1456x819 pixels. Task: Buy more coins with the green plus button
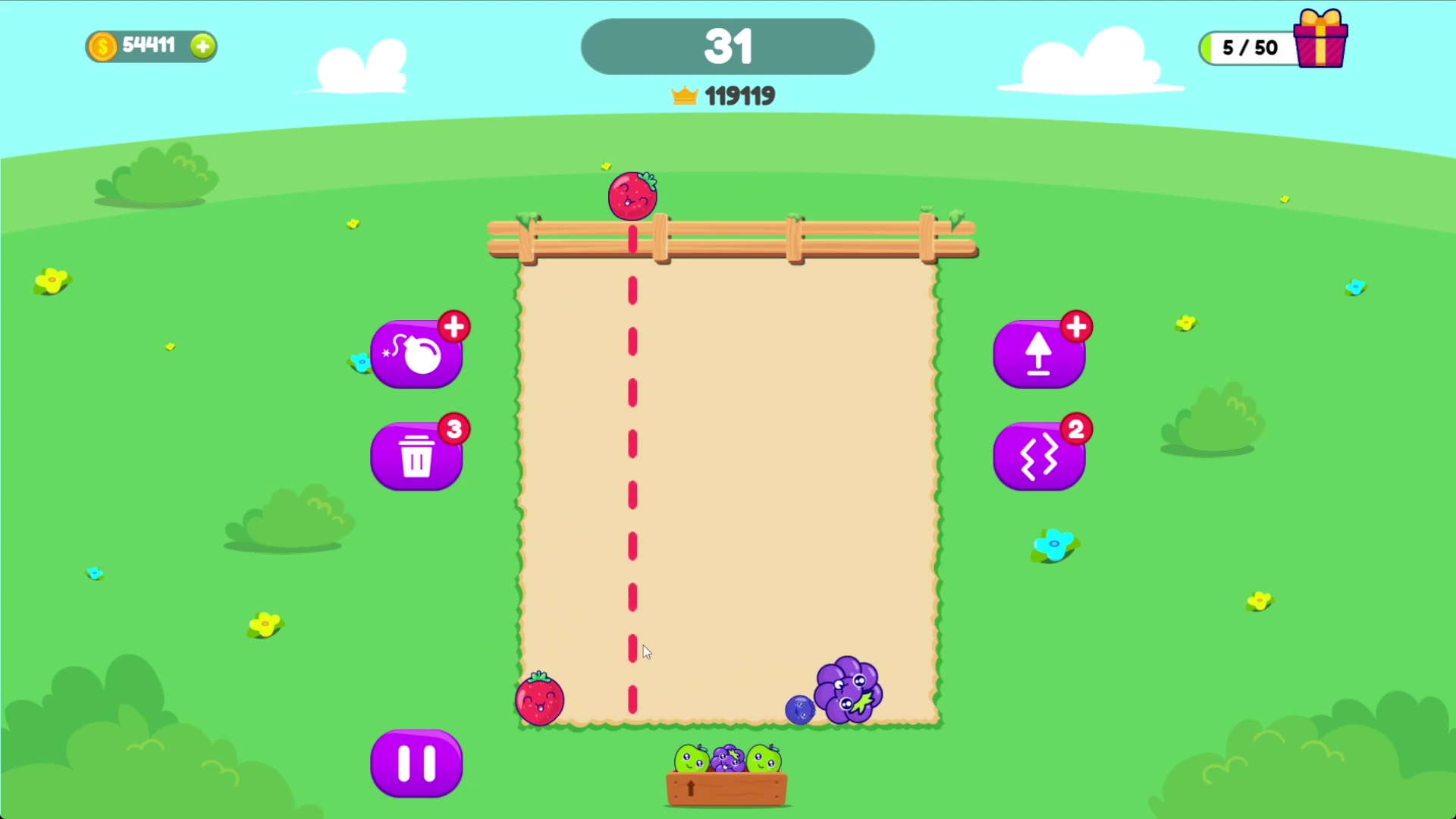coord(202,46)
